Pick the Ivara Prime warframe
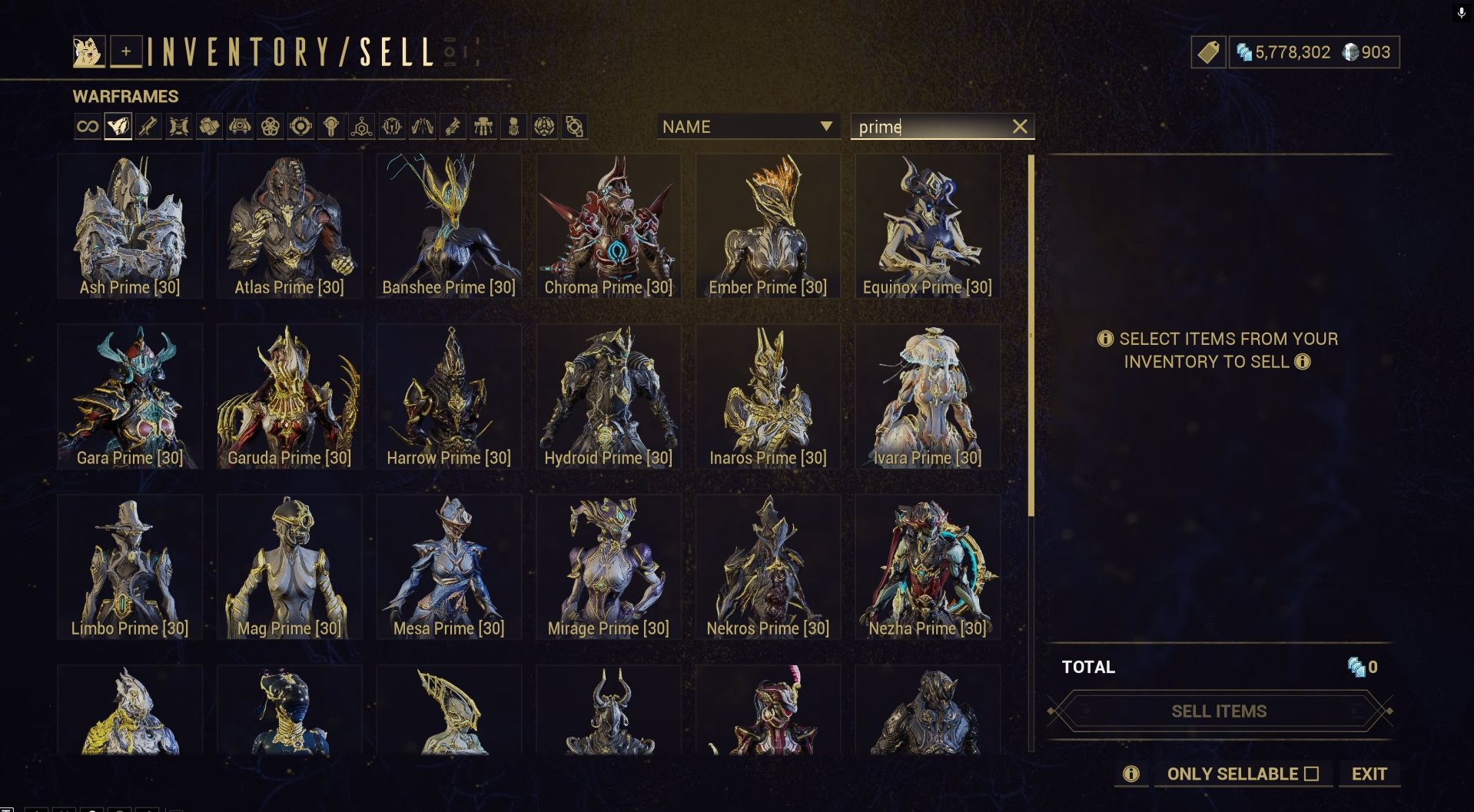This screenshot has height=812, width=1474. point(927,396)
